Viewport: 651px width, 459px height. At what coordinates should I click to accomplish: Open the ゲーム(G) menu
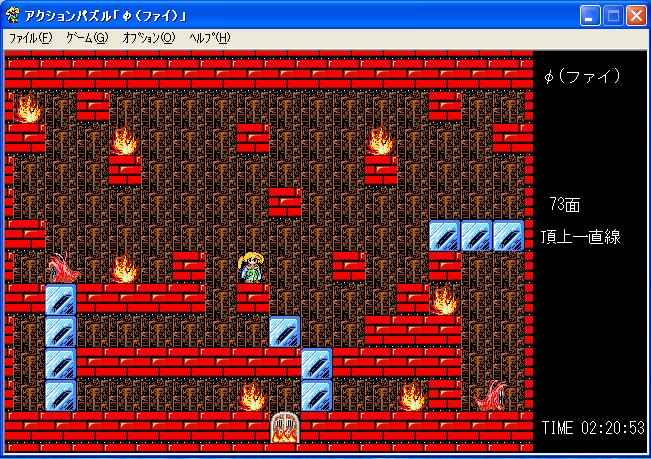(x=86, y=38)
